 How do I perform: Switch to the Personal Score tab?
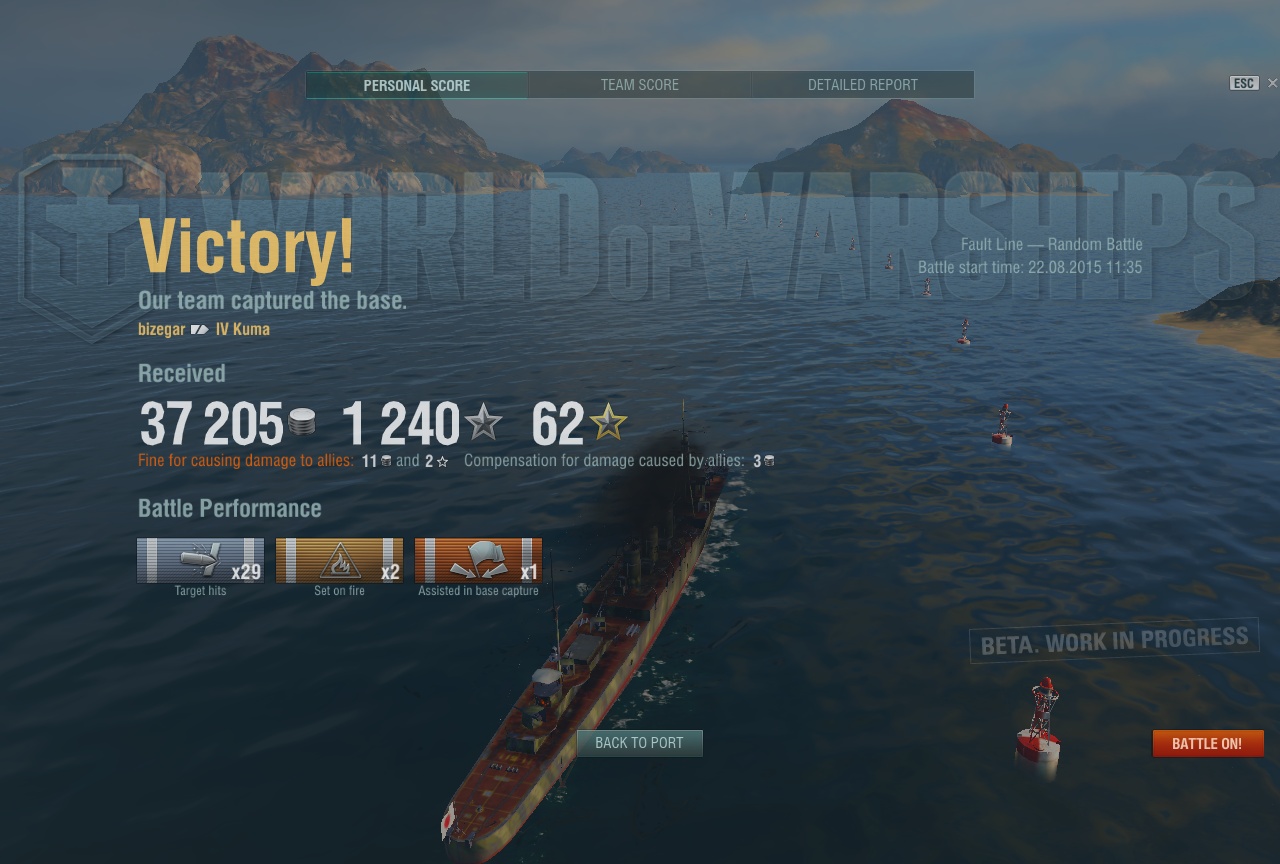[x=416, y=85]
